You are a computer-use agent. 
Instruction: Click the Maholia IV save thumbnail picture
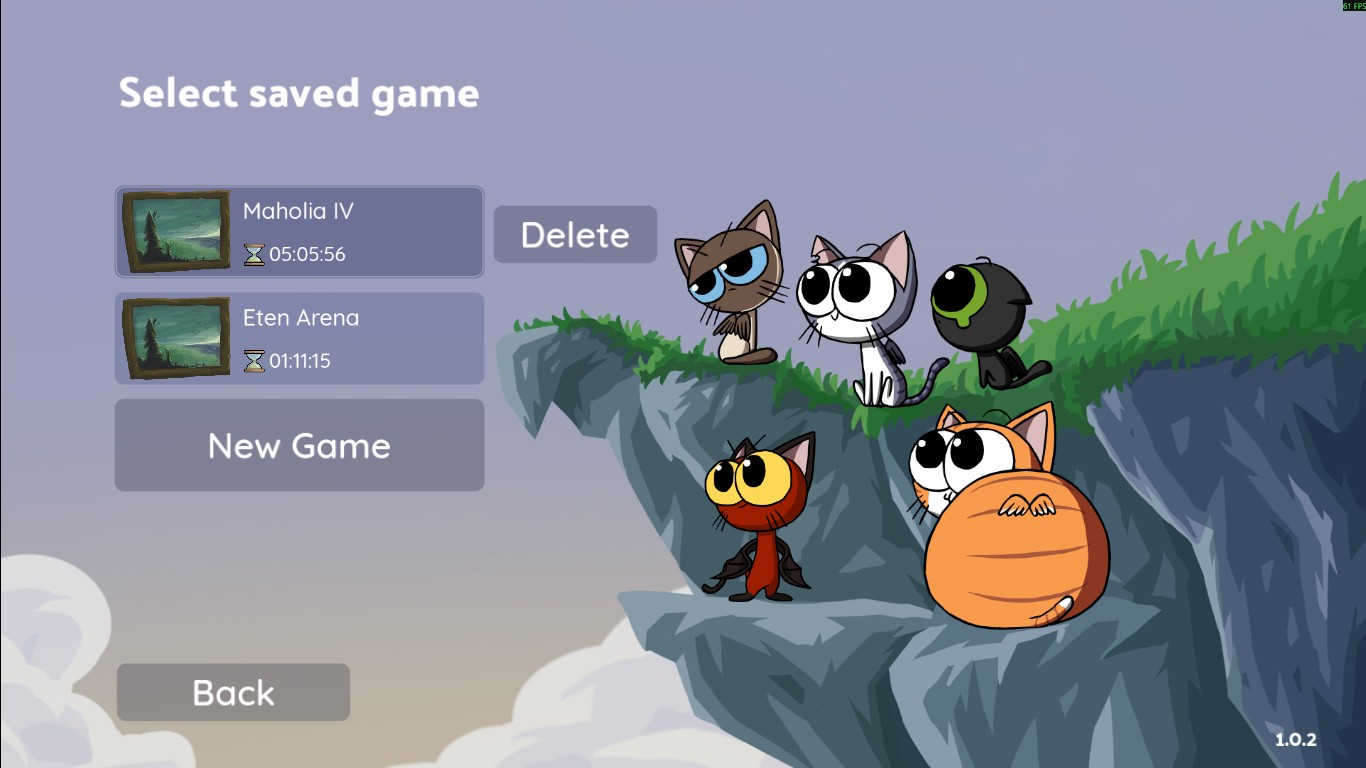tap(175, 232)
